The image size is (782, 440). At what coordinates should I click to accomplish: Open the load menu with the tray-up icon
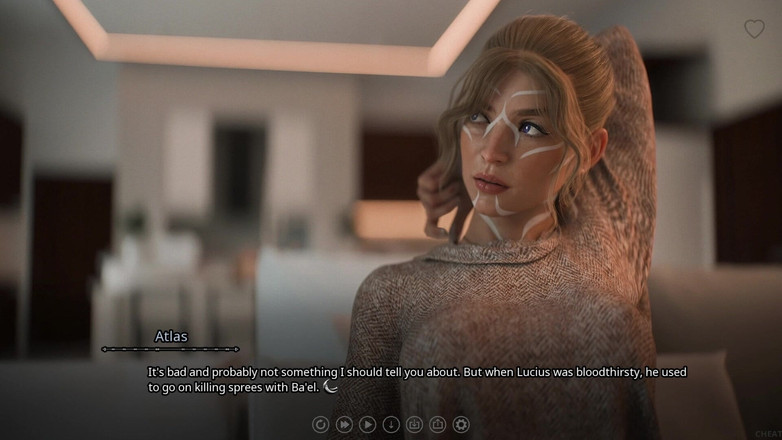click(437, 424)
